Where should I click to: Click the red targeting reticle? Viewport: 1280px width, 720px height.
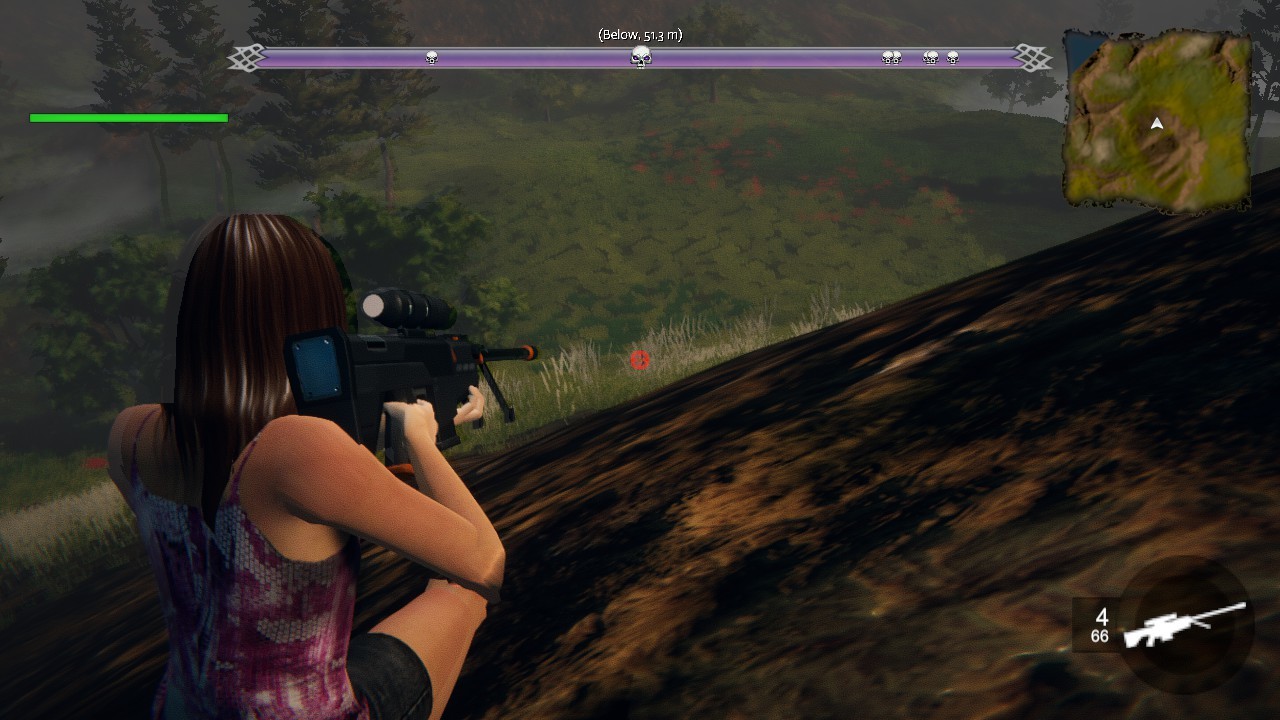coord(640,360)
